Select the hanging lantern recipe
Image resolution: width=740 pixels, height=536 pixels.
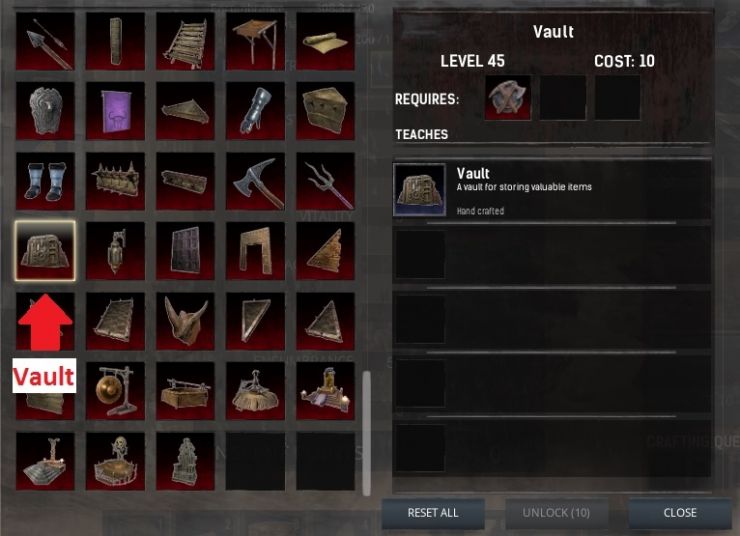click(115, 250)
